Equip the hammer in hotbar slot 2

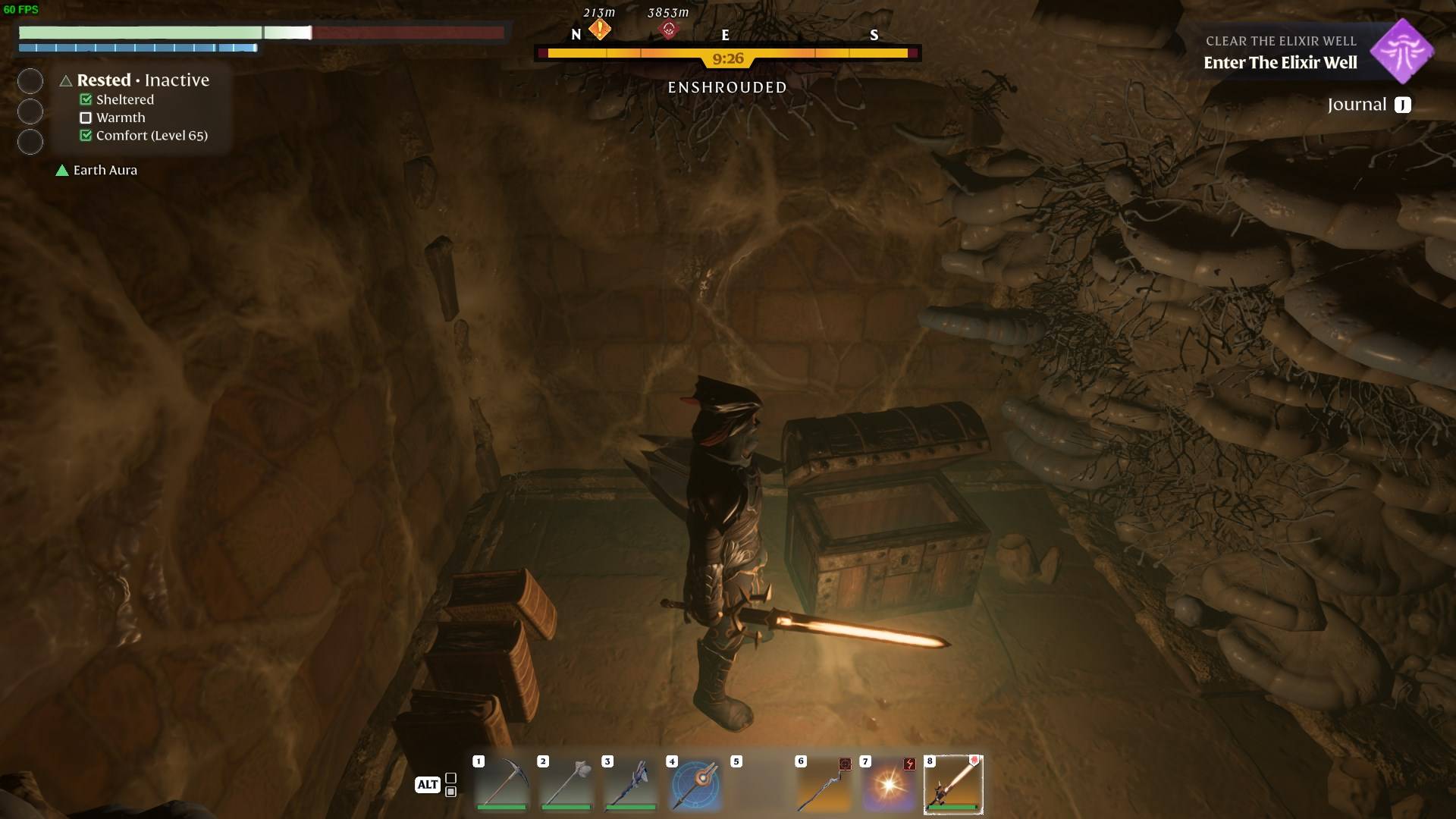click(x=566, y=783)
